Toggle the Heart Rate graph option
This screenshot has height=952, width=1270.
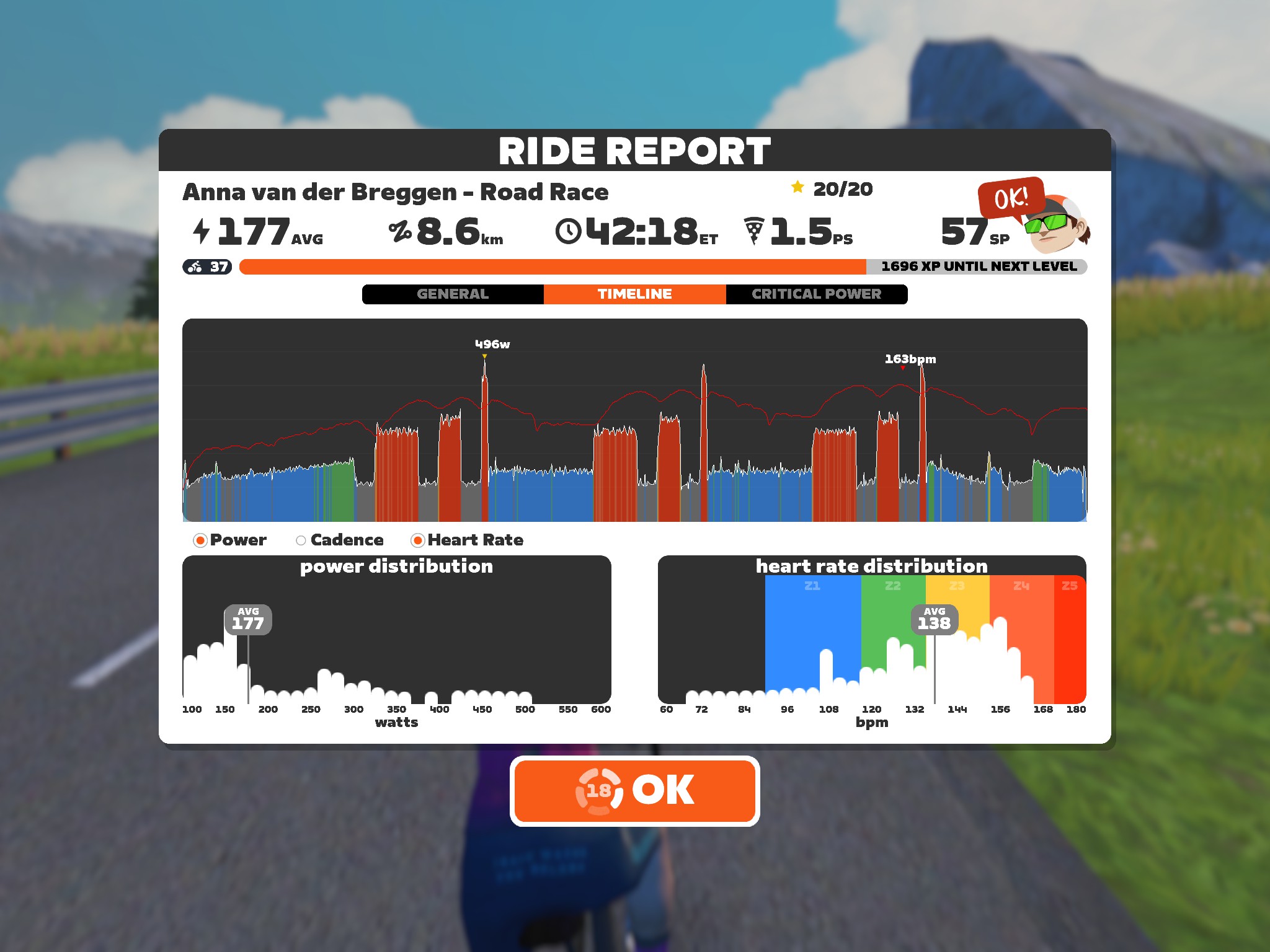(418, 540)
